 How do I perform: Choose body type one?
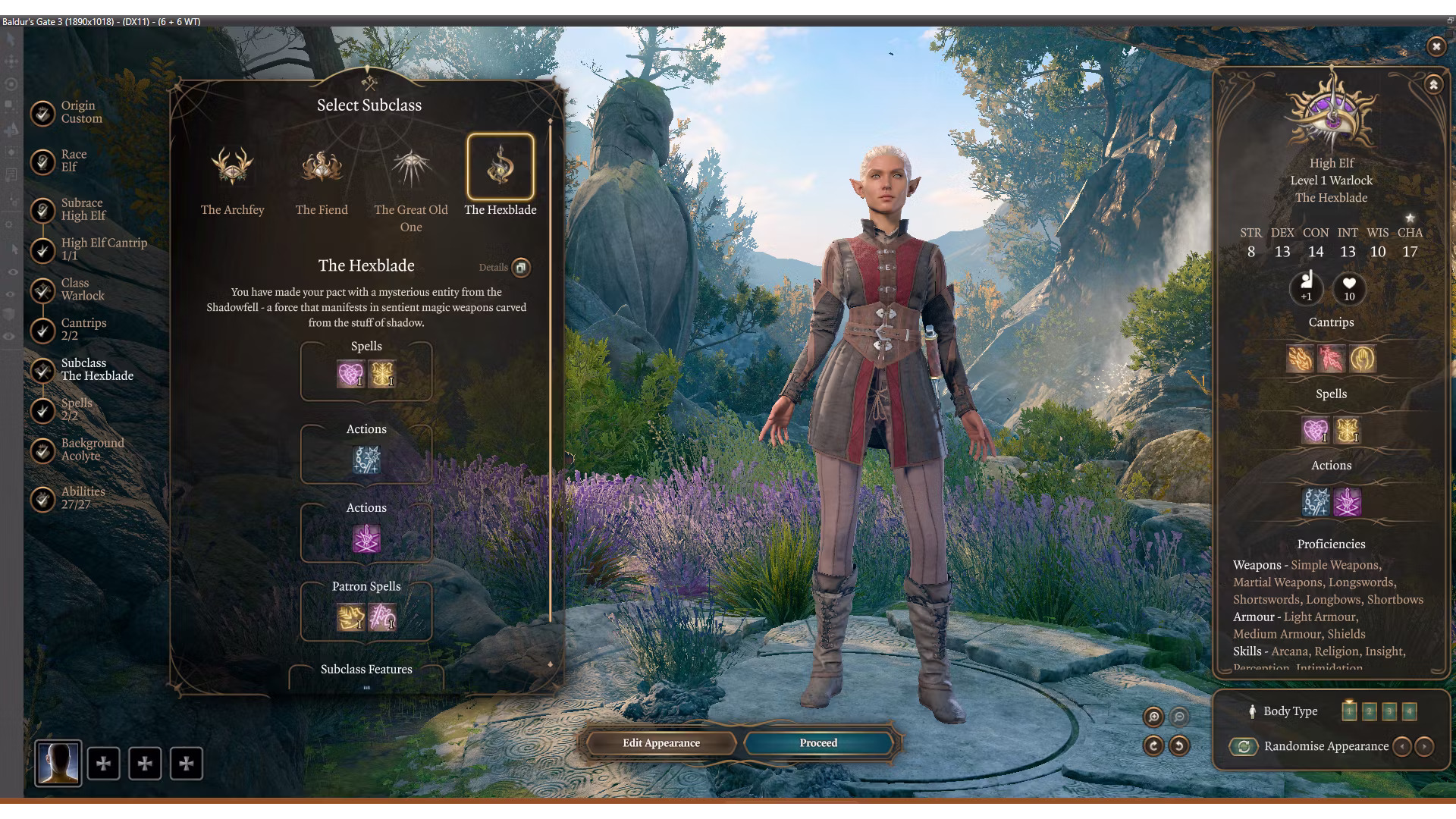1349,711
